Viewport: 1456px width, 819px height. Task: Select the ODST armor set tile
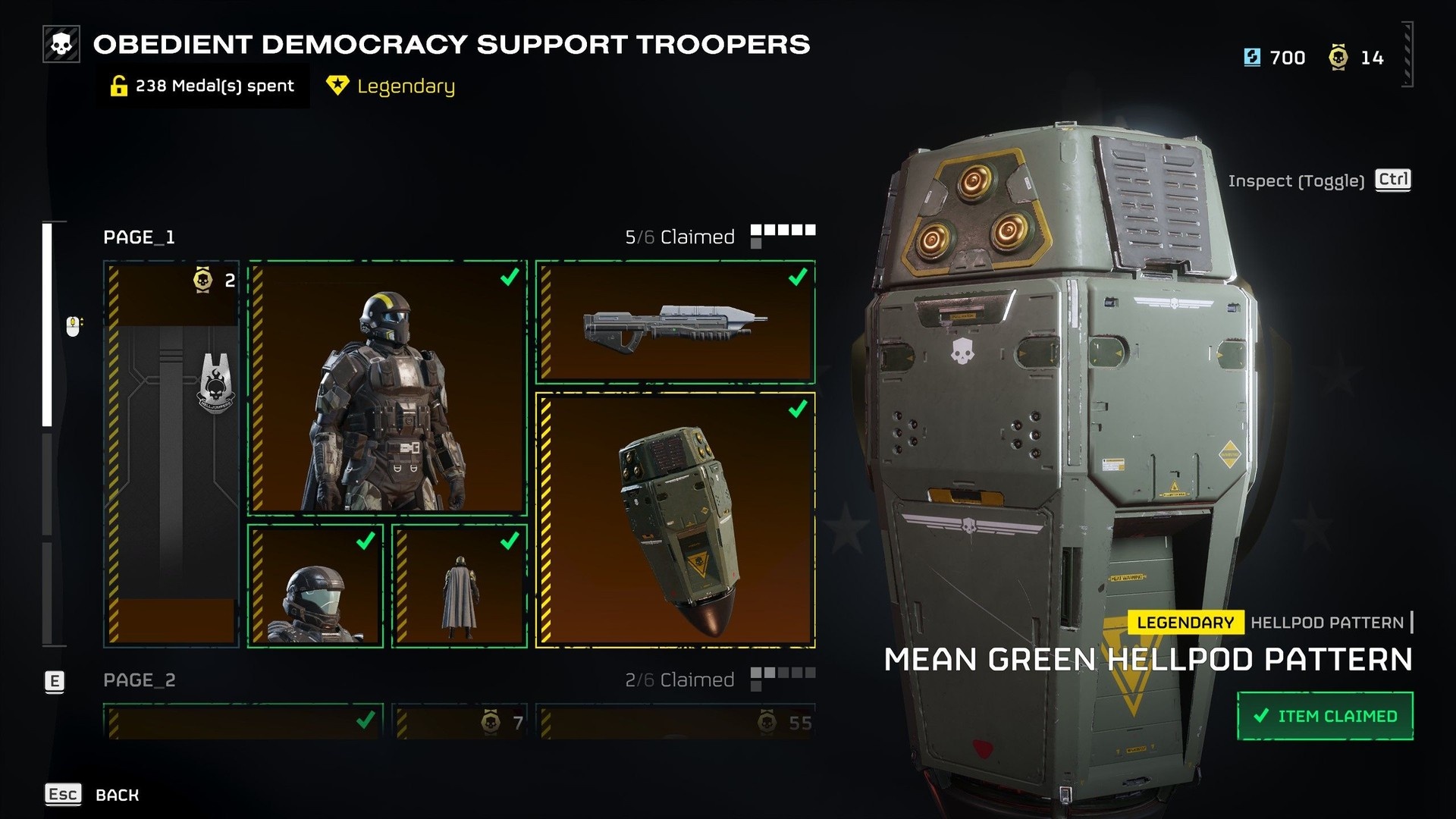pos(388,388)
